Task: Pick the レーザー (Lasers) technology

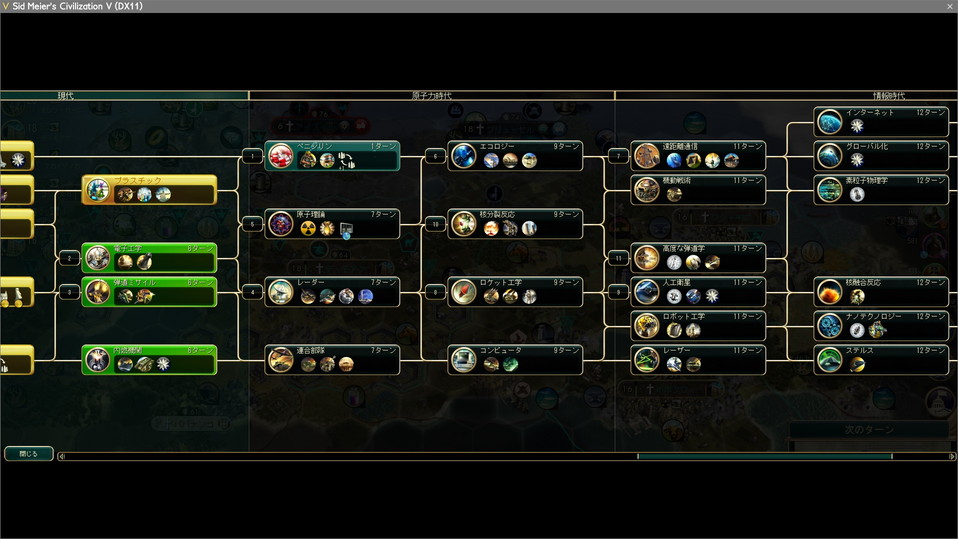Action: tap(698, 360)
